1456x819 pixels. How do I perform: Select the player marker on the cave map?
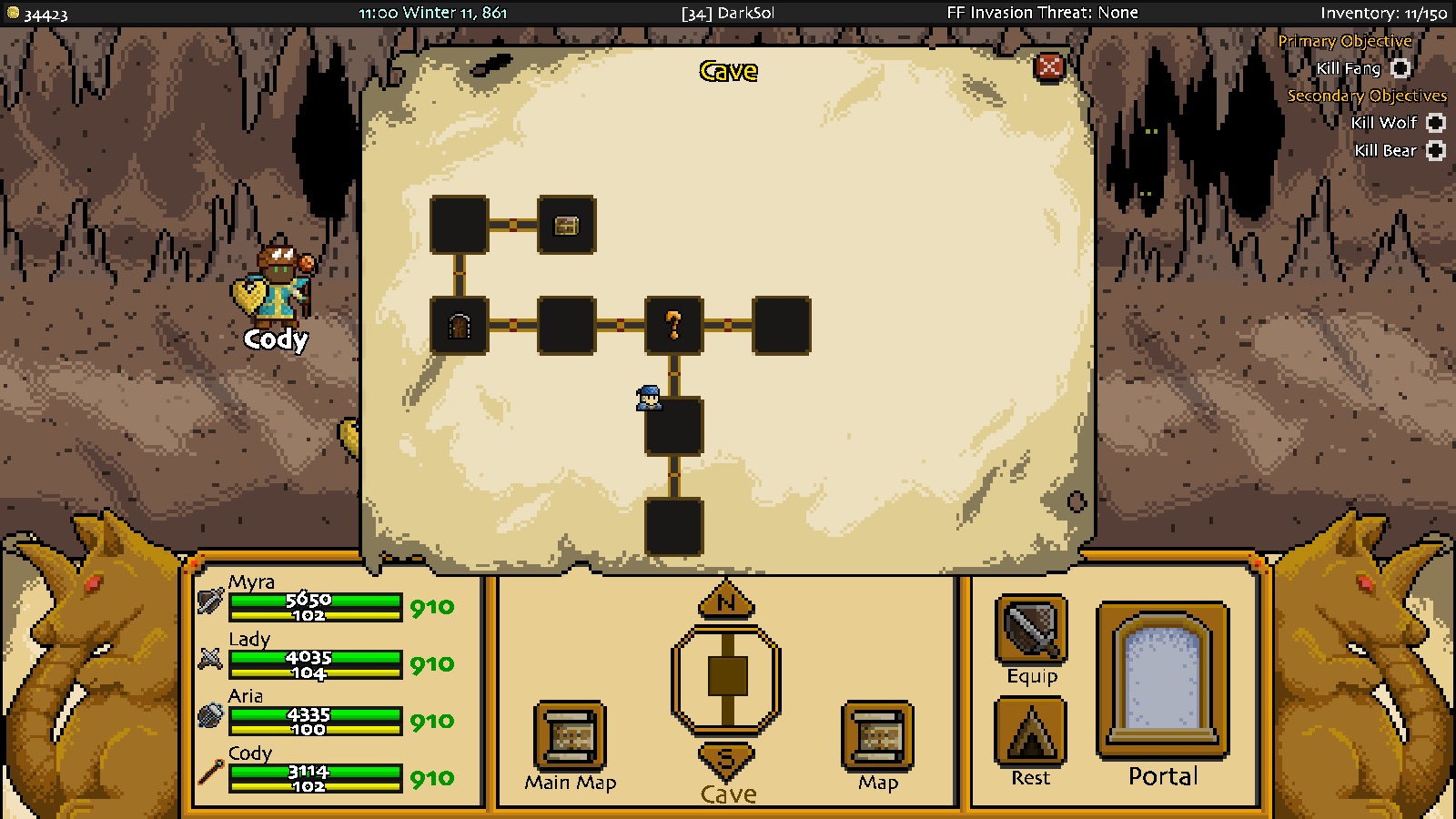pyautogui.click(x=648, y=399)
